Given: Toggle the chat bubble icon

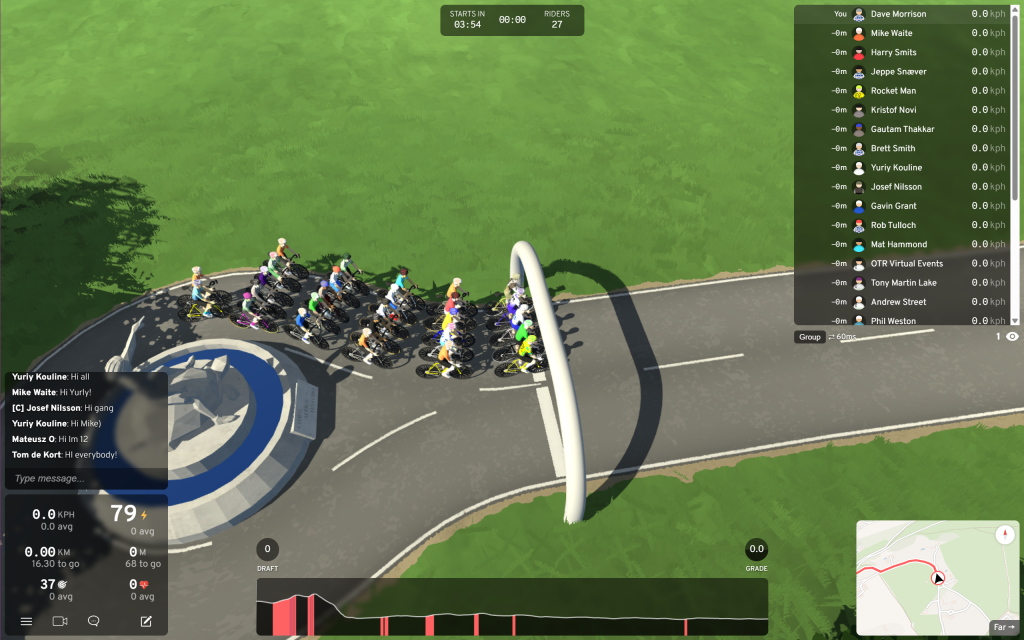Looking at the screenshot, I should [93, 621].
